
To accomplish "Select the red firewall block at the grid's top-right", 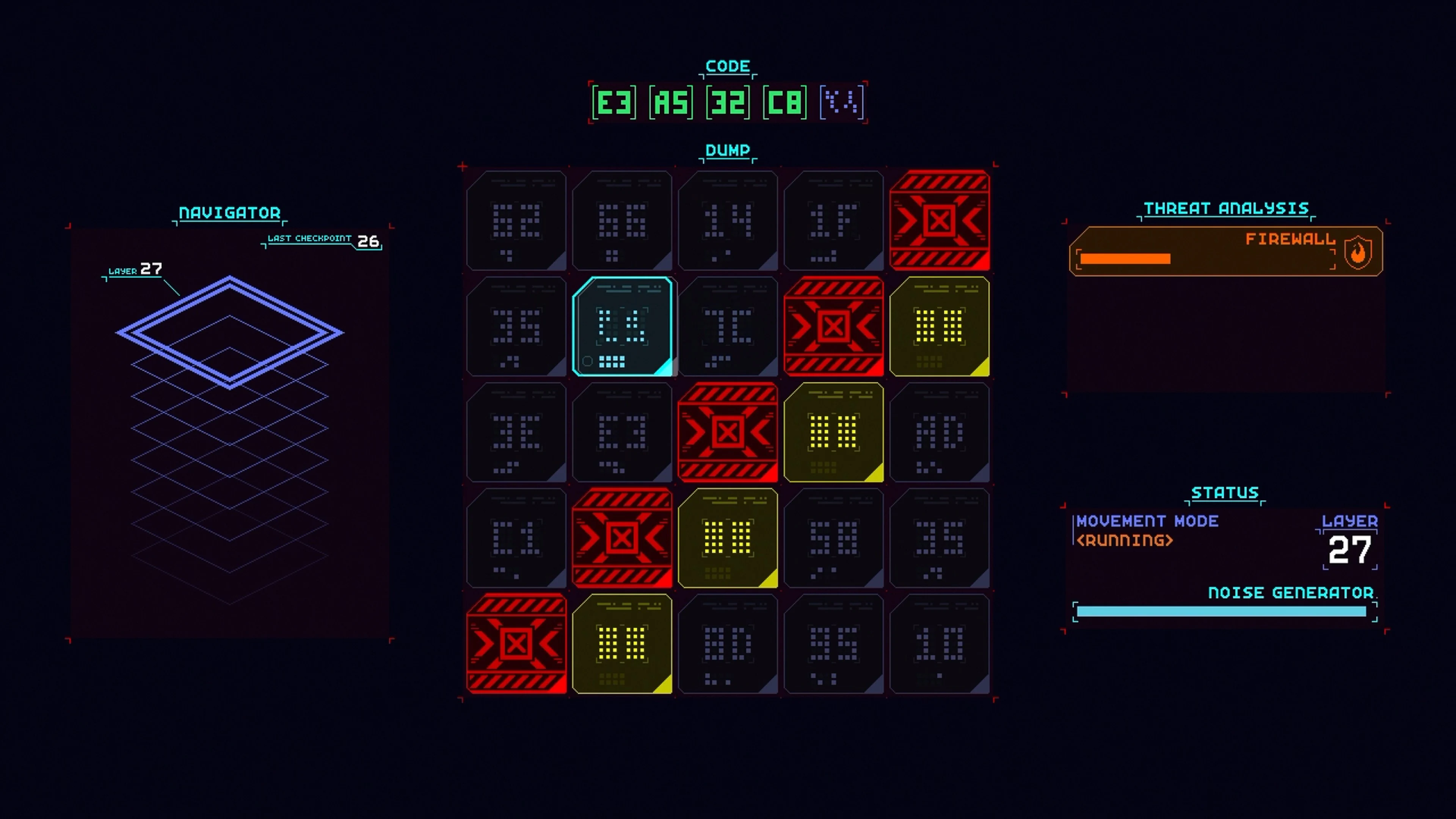I will [x=940, y=220].
